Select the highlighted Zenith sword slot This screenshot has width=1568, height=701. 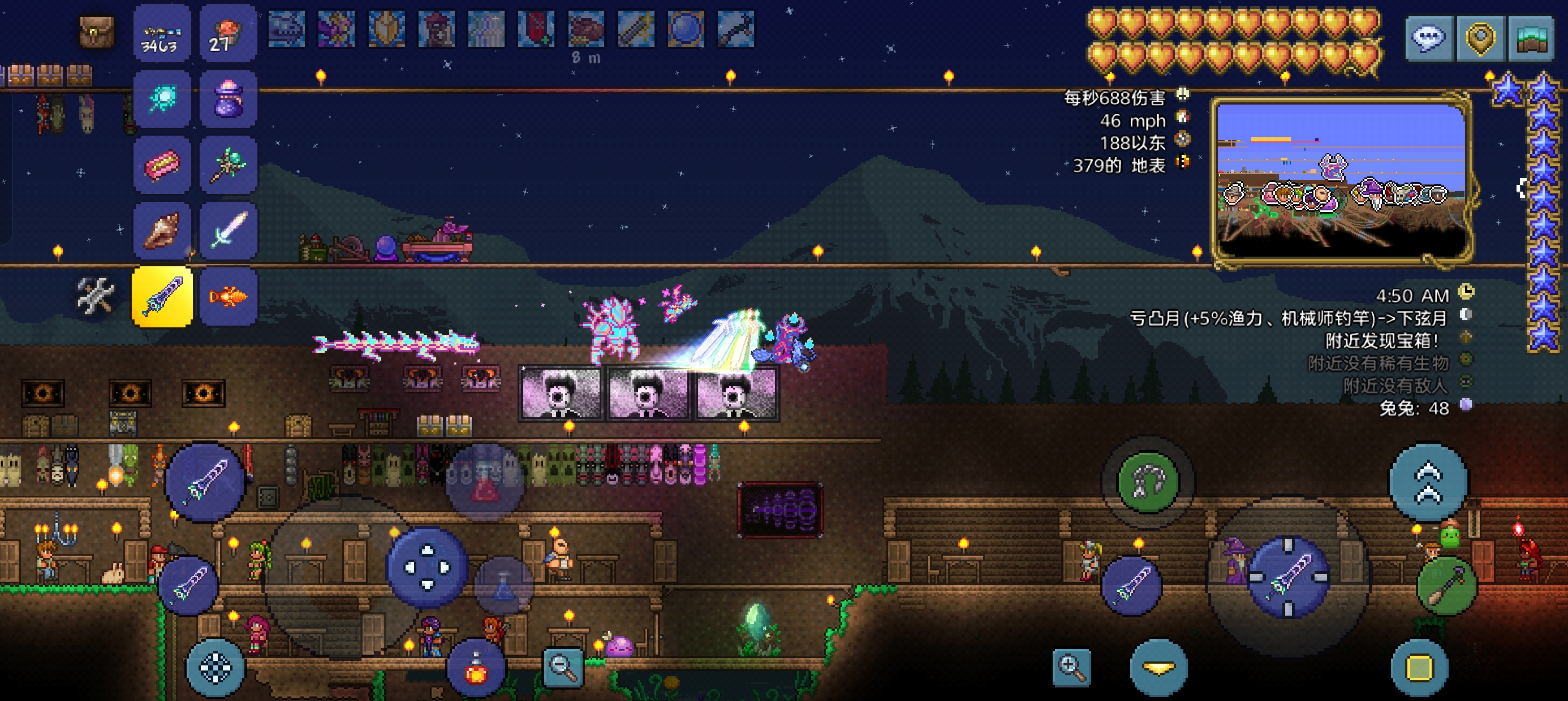point(162,297)
